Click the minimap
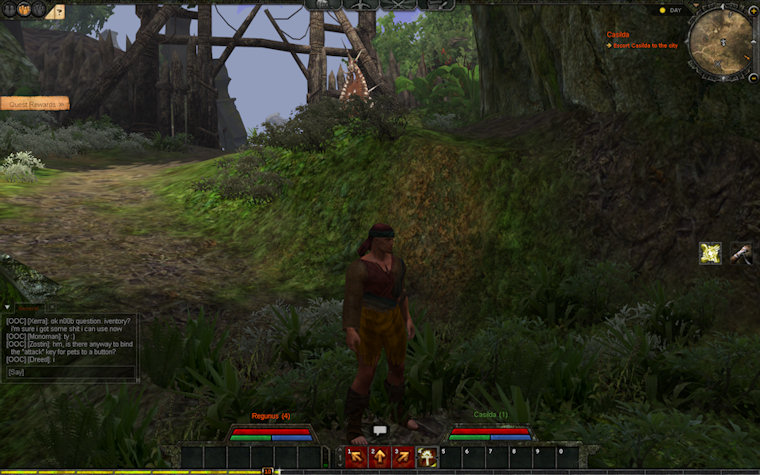The width and height of the screenshot is (760, 475). (x=720, y=42)
